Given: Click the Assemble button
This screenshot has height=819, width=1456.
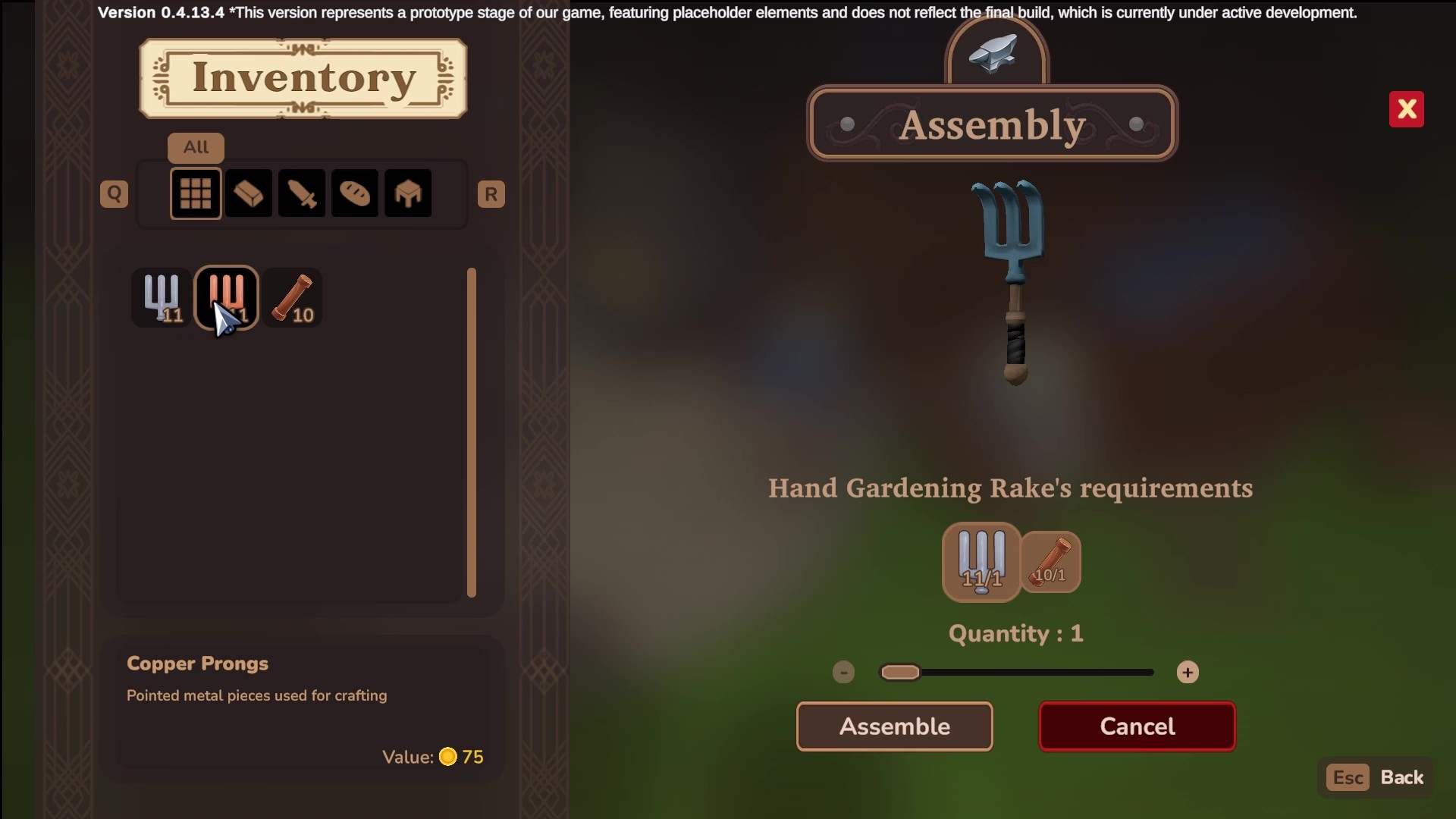Looking at the screenshot, I should [894, 726].
